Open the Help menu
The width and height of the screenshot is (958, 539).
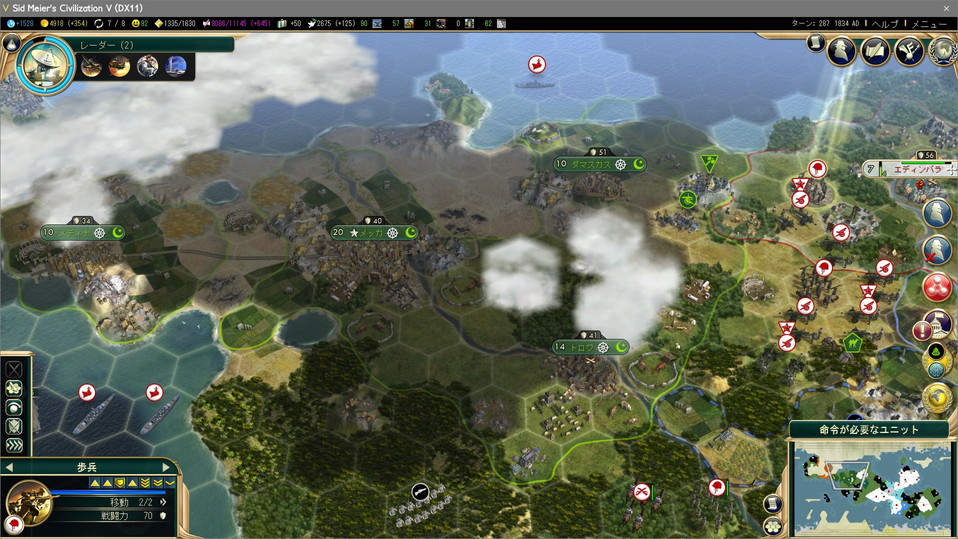(x=885, y=23)
